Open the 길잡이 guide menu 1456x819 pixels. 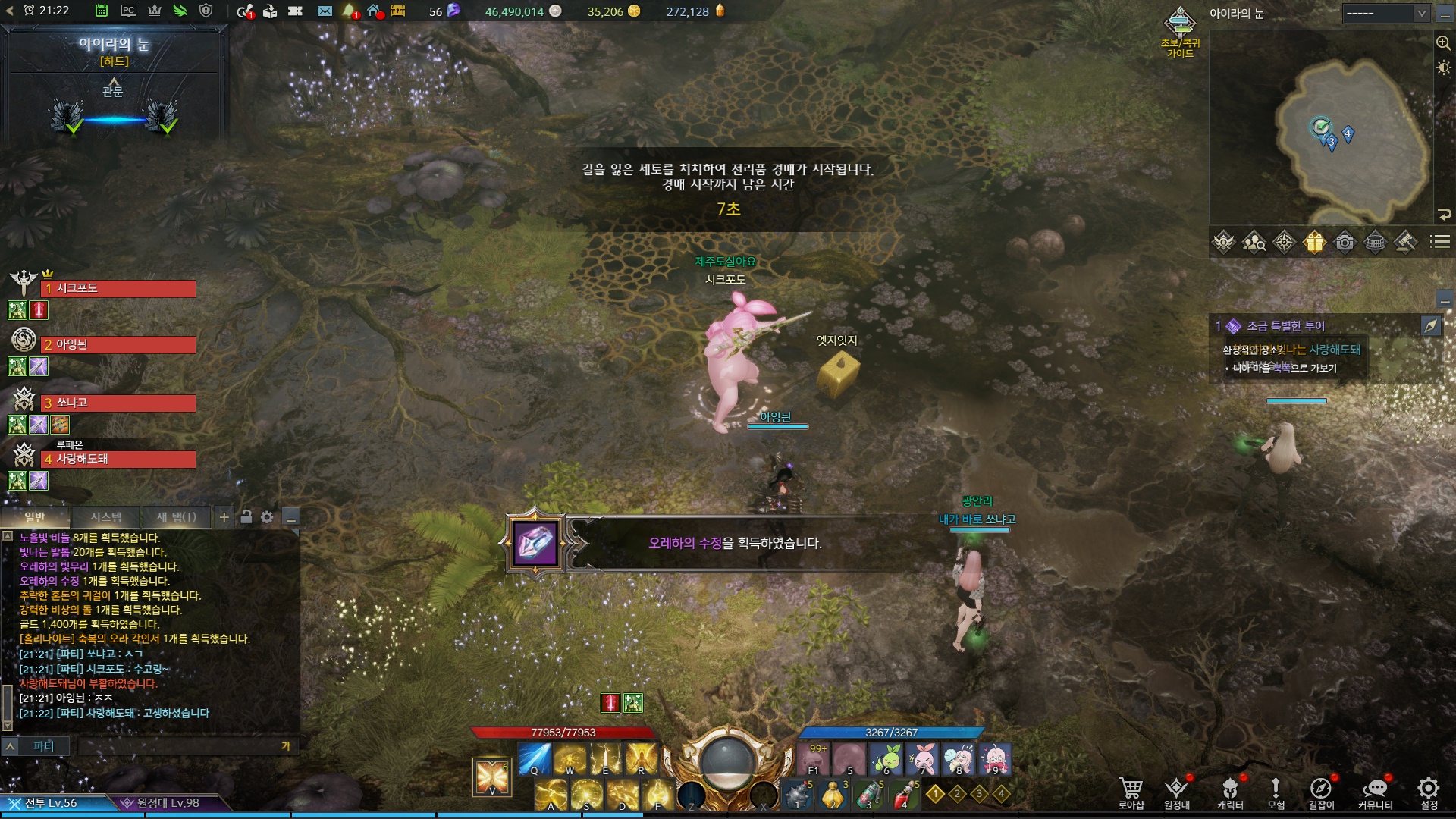click(x=1321, y=792)
